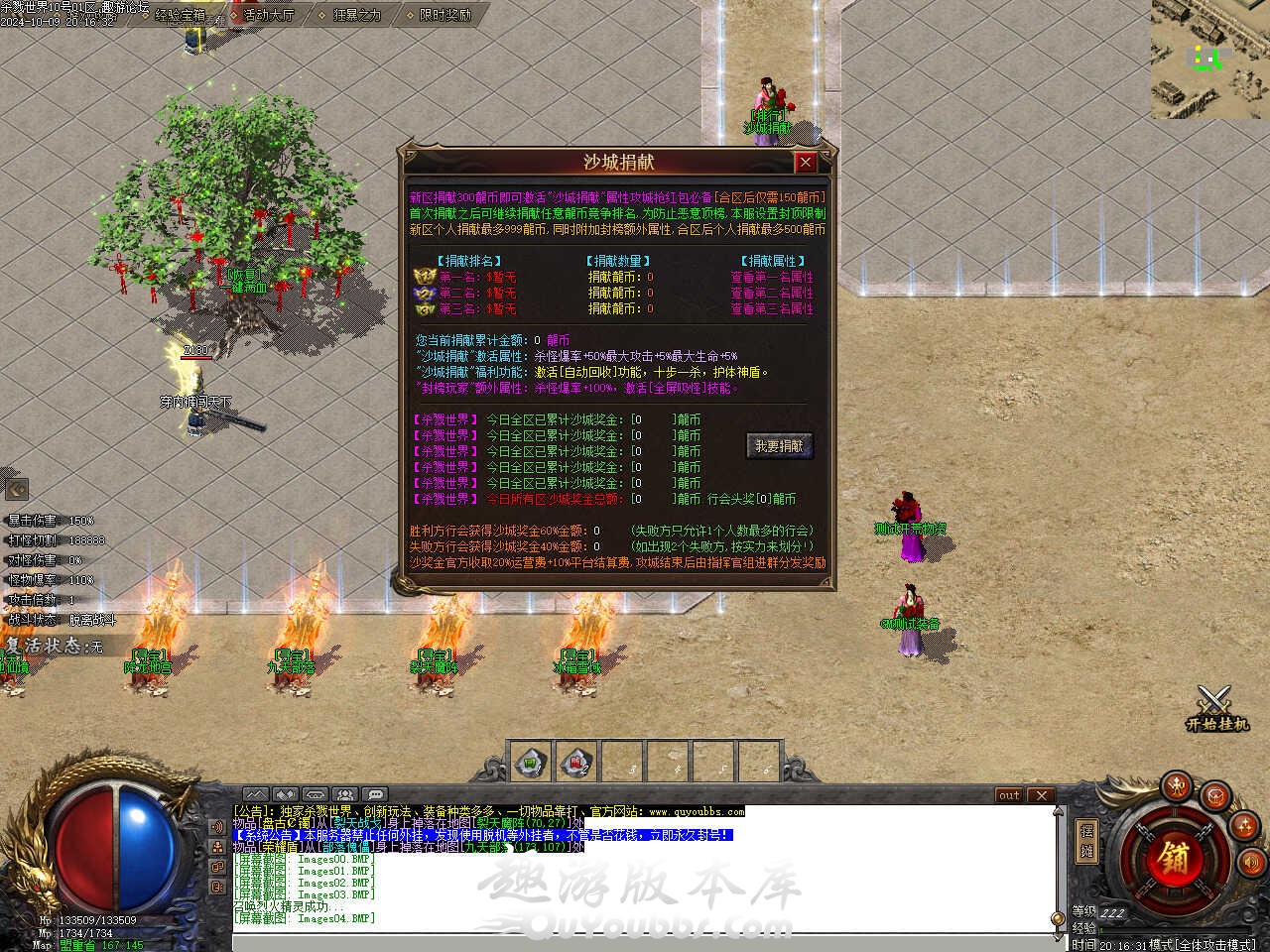Click the 摆摊 stall button
Viewport: 1270px width, 952px height.
1086,841
